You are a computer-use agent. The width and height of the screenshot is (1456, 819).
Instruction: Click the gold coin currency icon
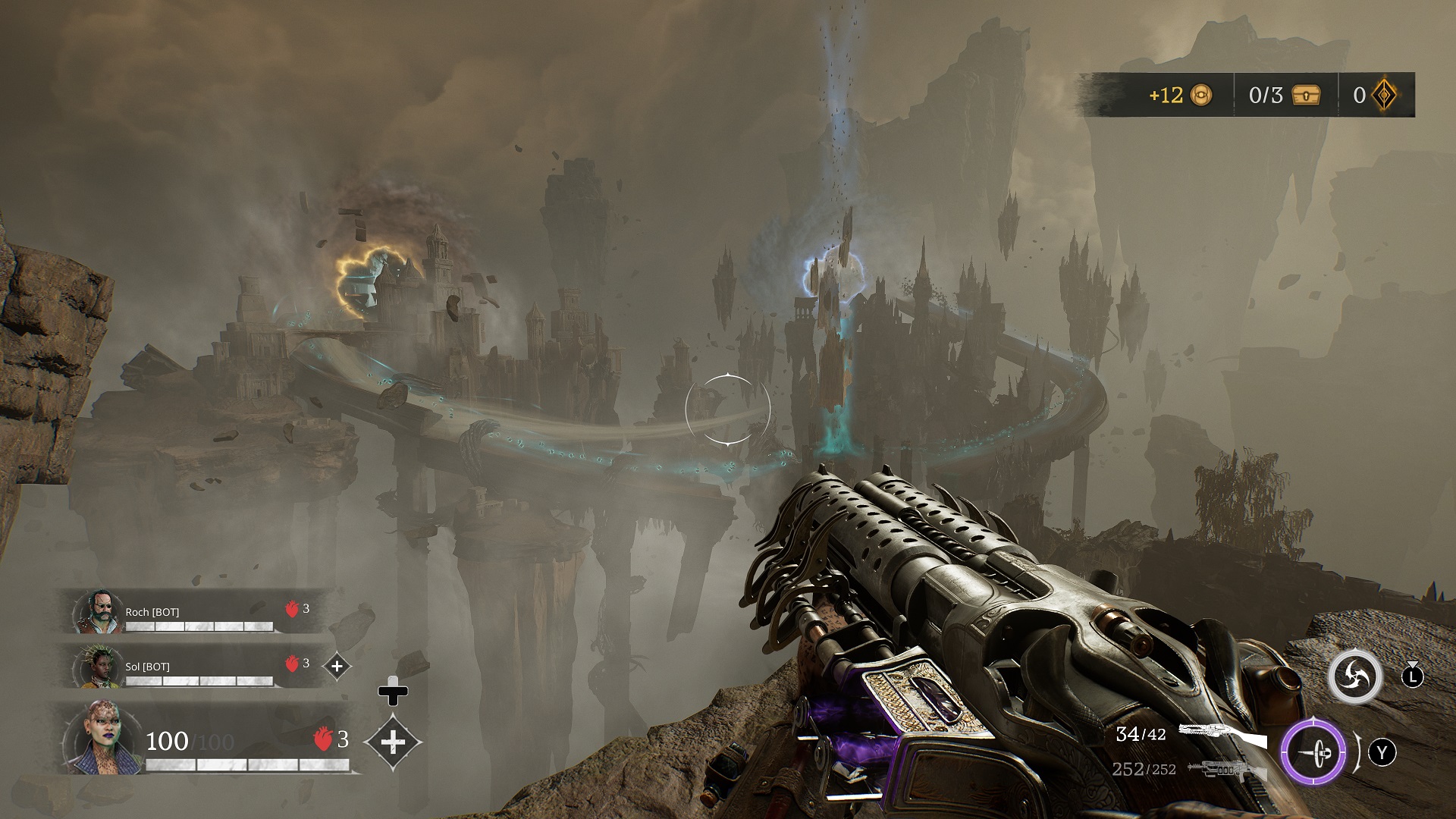click(x=1201, y=95)
